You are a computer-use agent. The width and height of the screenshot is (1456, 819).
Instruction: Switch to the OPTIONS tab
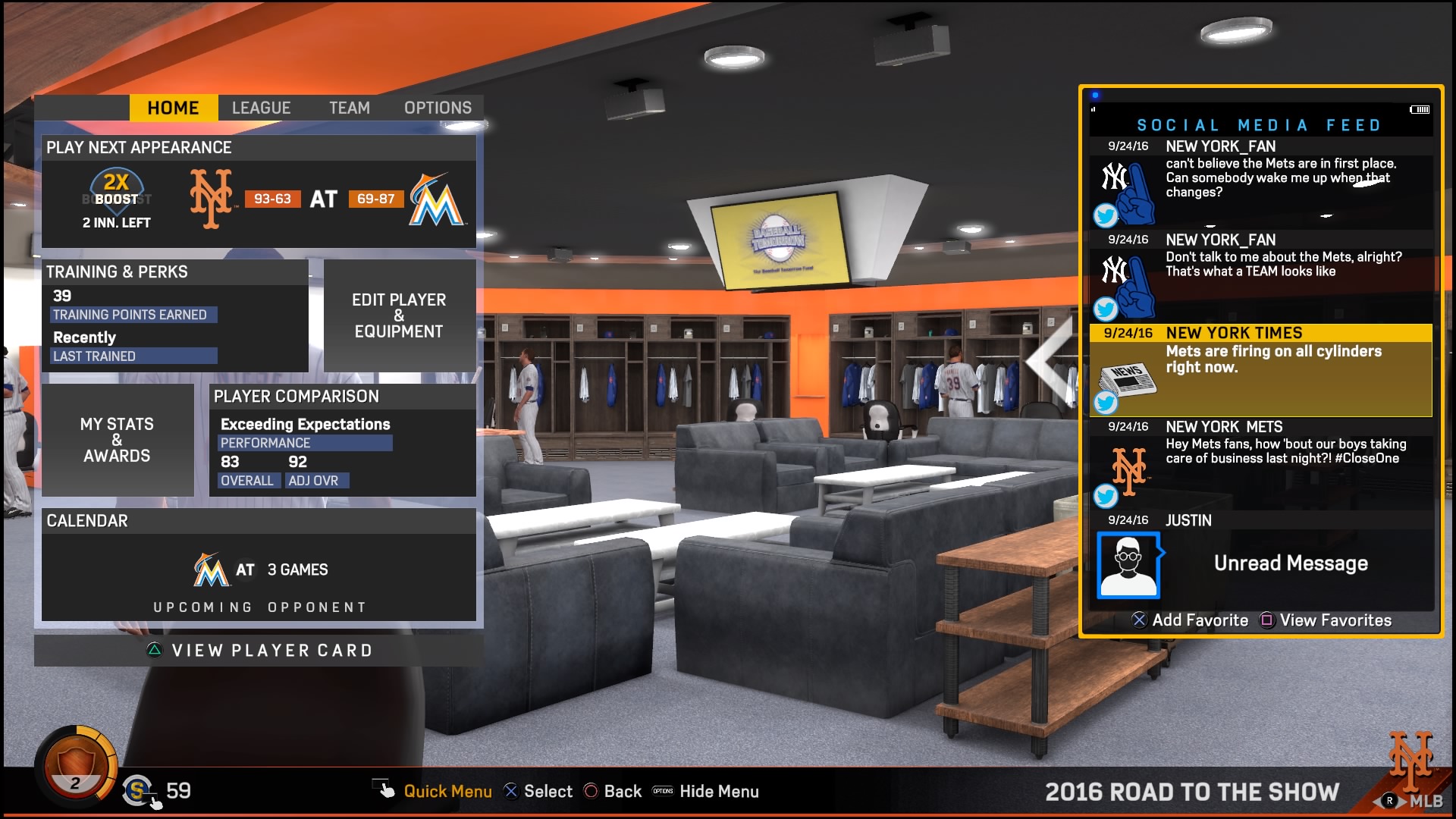pyautogui.click(x=438, y=107)
